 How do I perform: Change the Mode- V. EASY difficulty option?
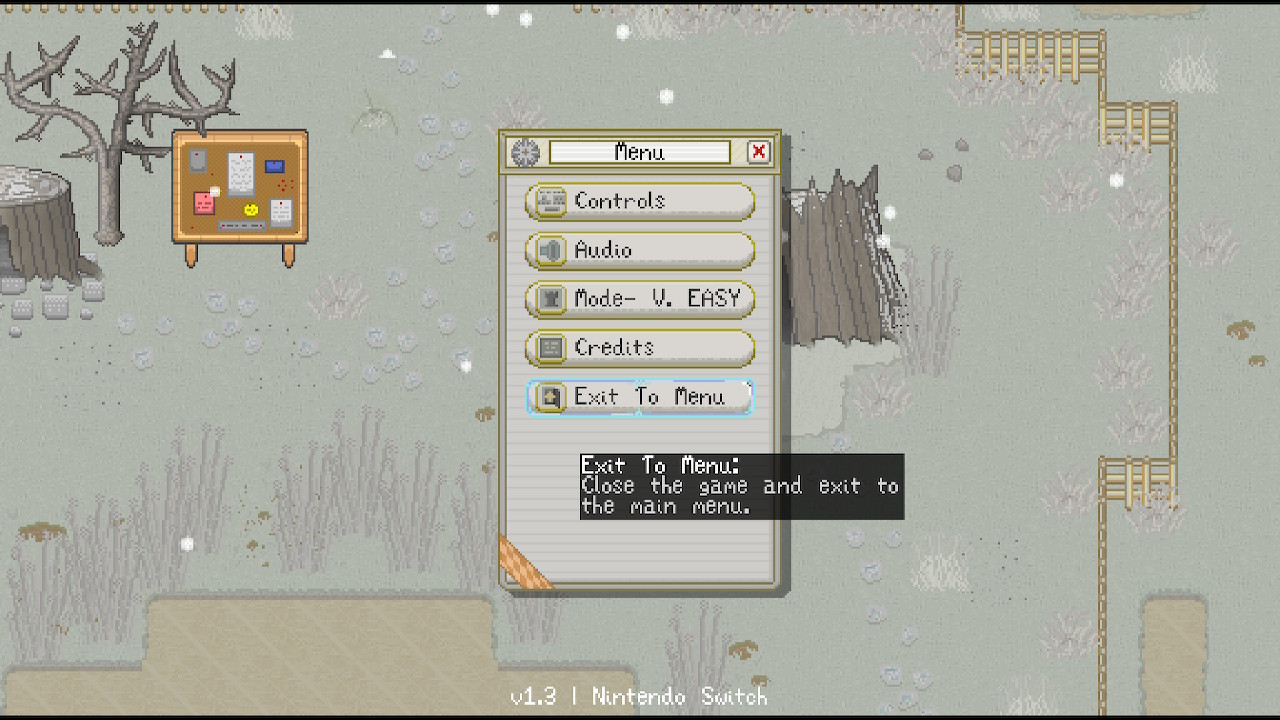(x=639, y=299)
